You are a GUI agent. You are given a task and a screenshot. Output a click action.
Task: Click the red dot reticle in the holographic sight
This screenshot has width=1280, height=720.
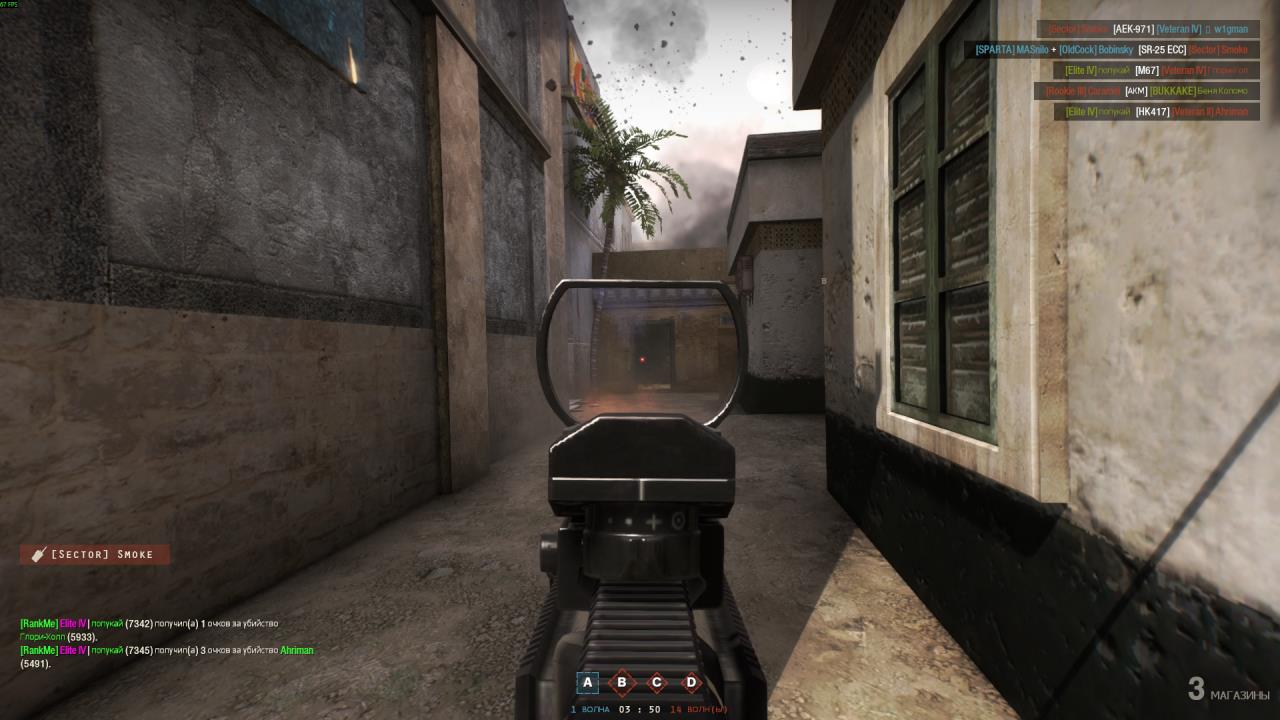click(641, 361)
